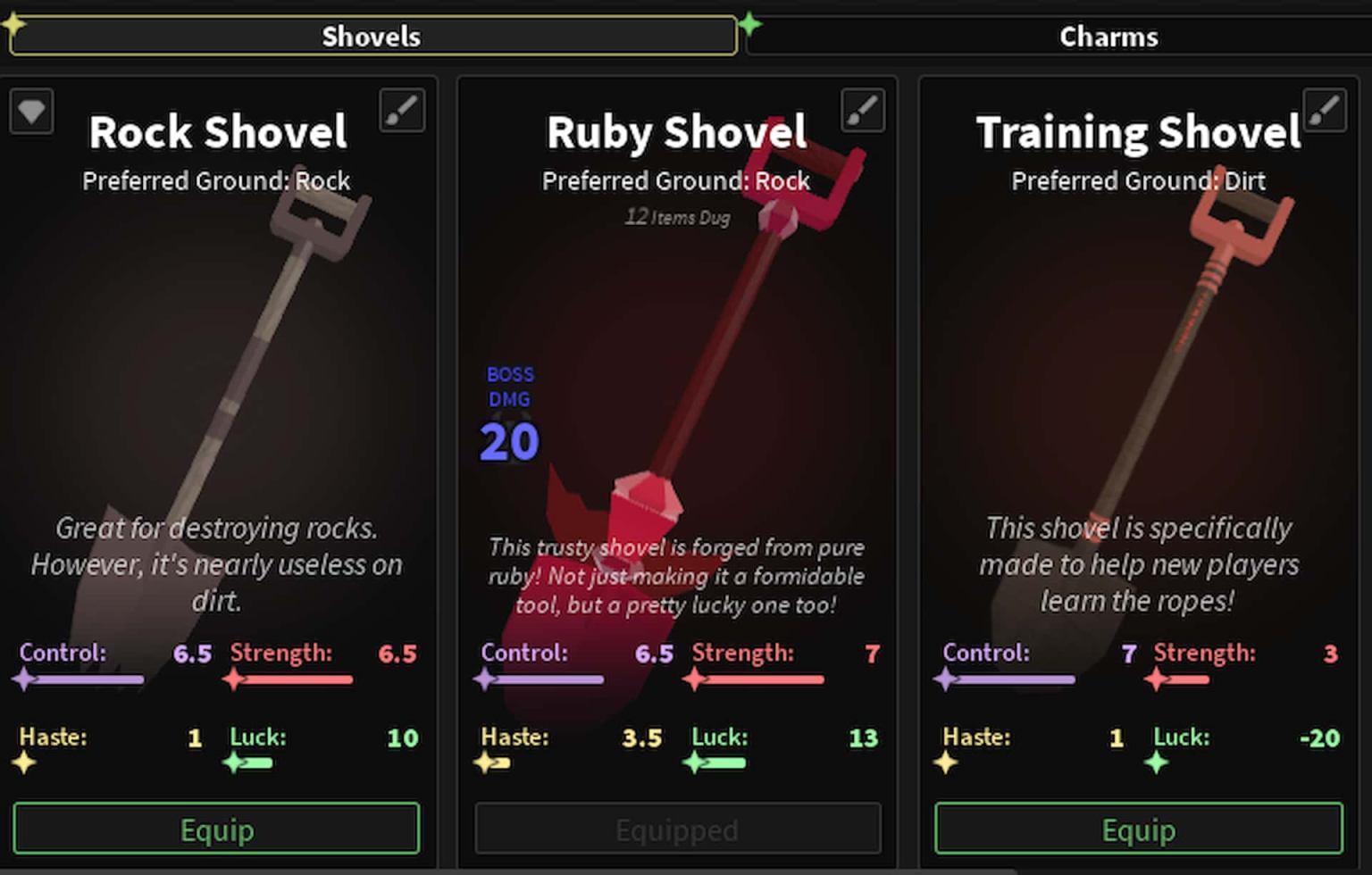Equip the Rock Shovel
Viewport: 1372px width, 875px height.
(216, 829)
